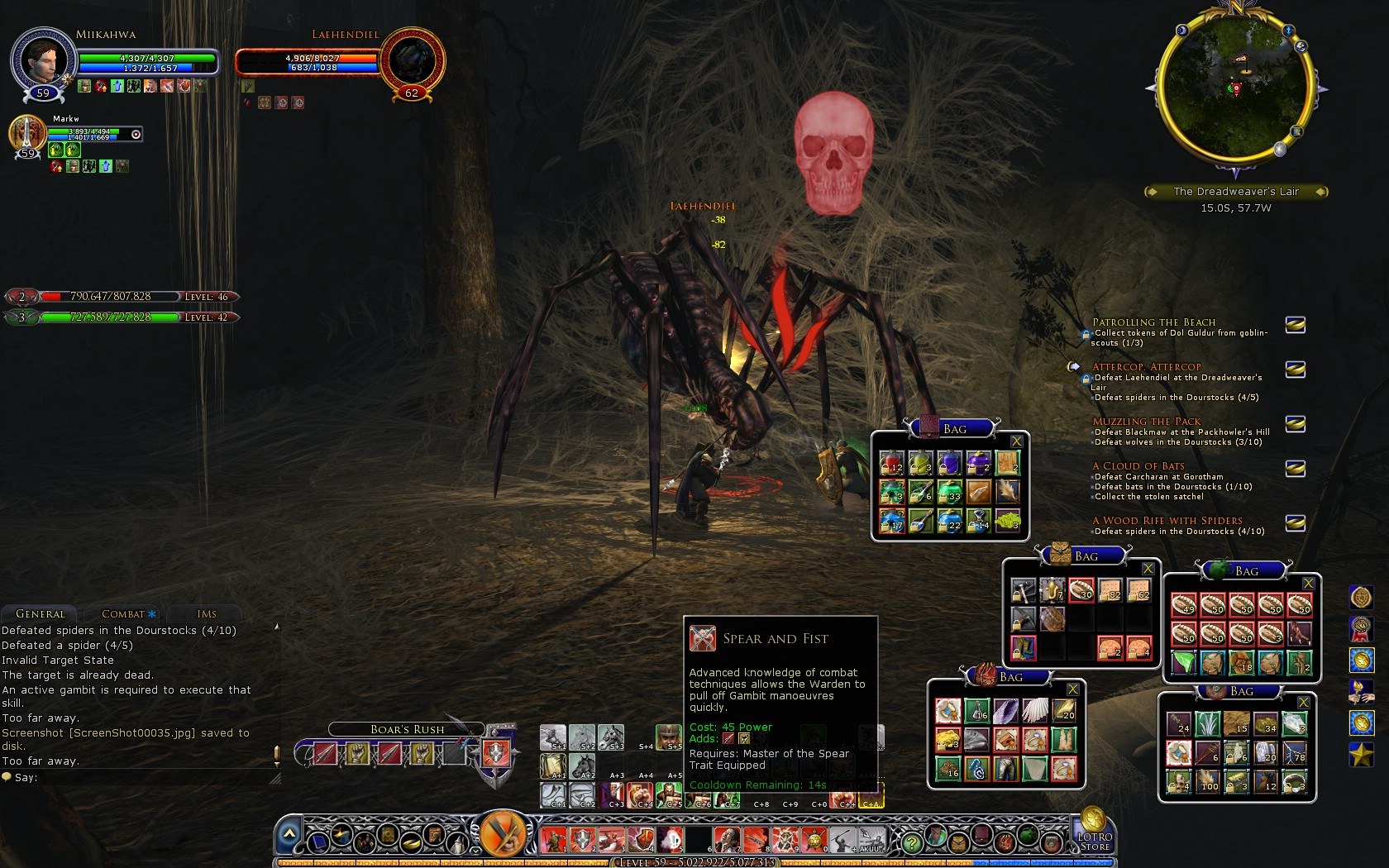Screen dimensions: 1389x868
Task: Click Laehendiel's target portrait
Action: [x=411, y=60]
